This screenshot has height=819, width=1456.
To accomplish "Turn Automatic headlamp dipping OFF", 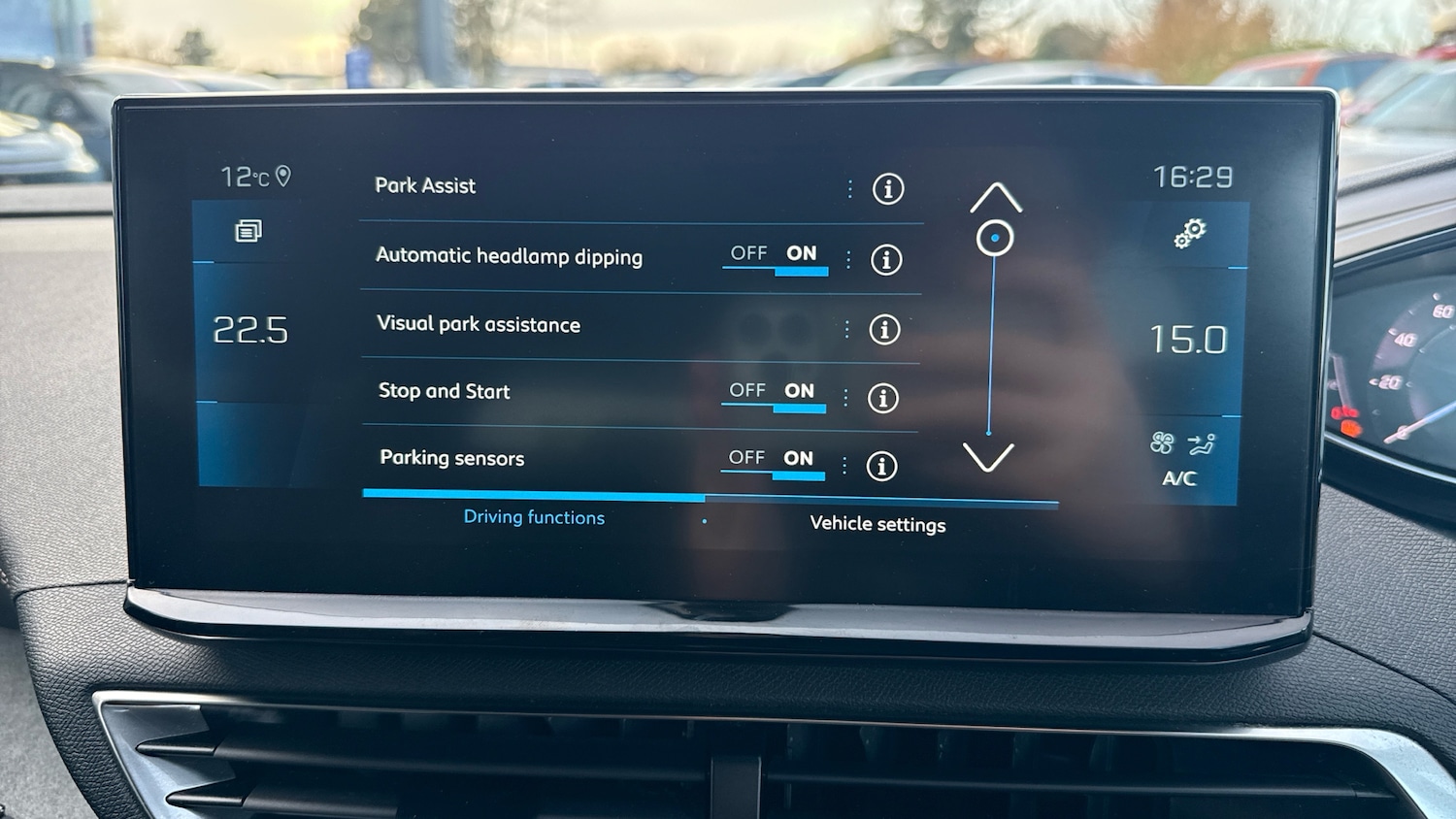I will tap(748, 254).
